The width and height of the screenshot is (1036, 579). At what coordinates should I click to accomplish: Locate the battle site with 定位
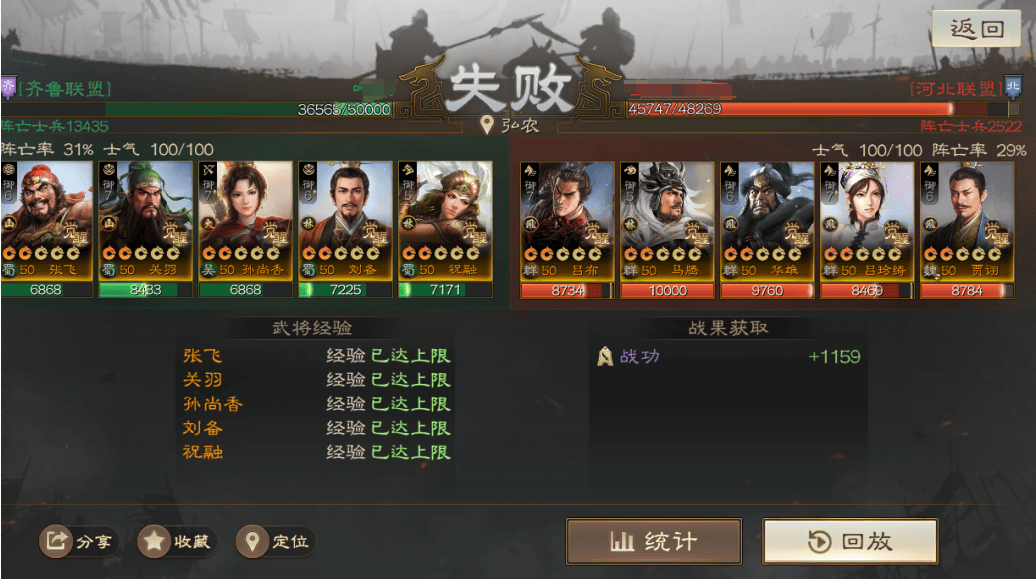pyautogui.click(x=275, y=542)
